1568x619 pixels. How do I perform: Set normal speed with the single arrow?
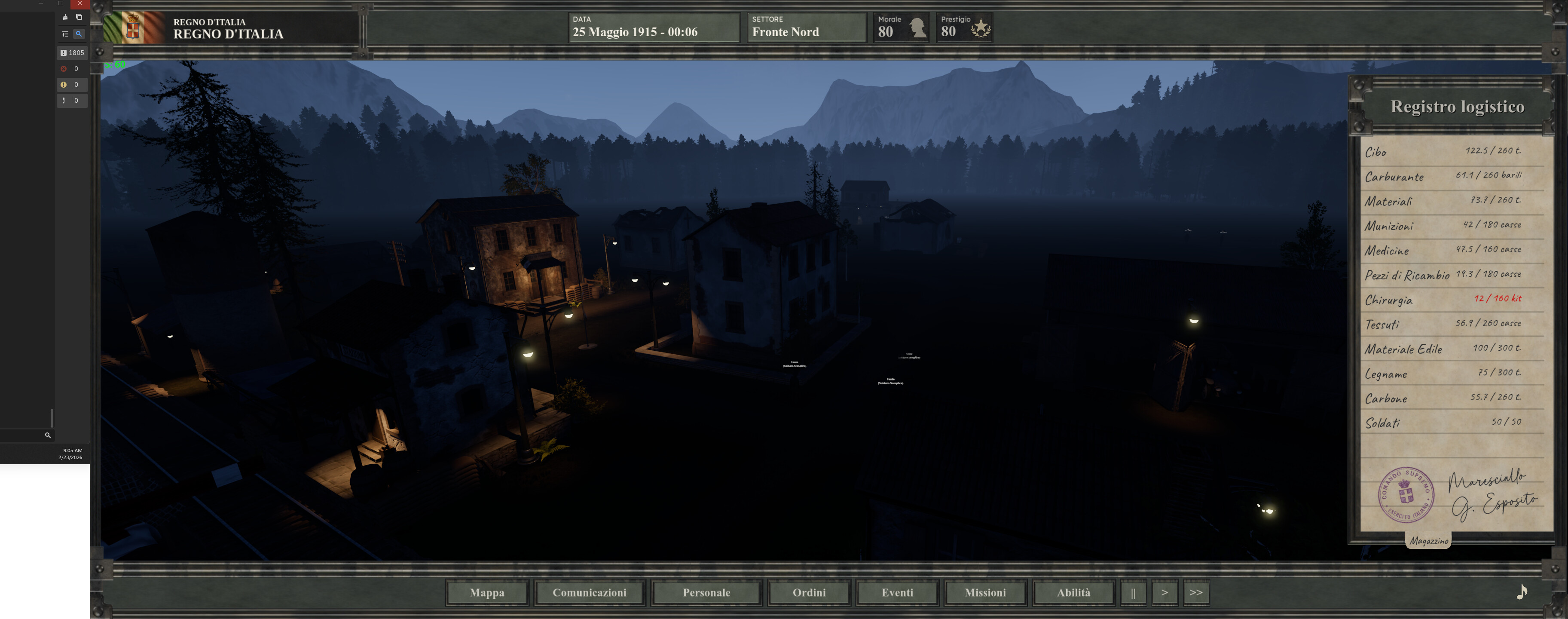[1165, 592]
